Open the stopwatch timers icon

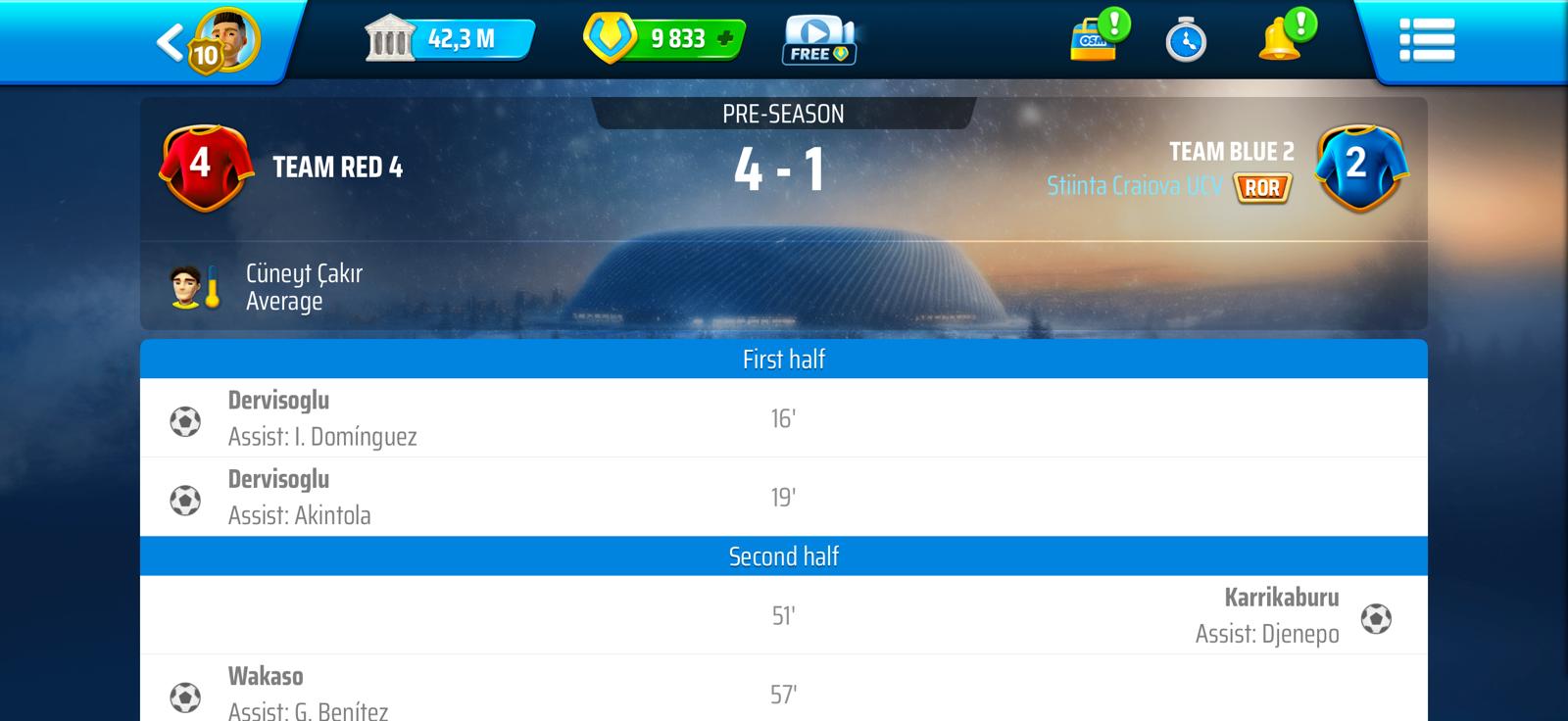click(x=1186, y=41)
